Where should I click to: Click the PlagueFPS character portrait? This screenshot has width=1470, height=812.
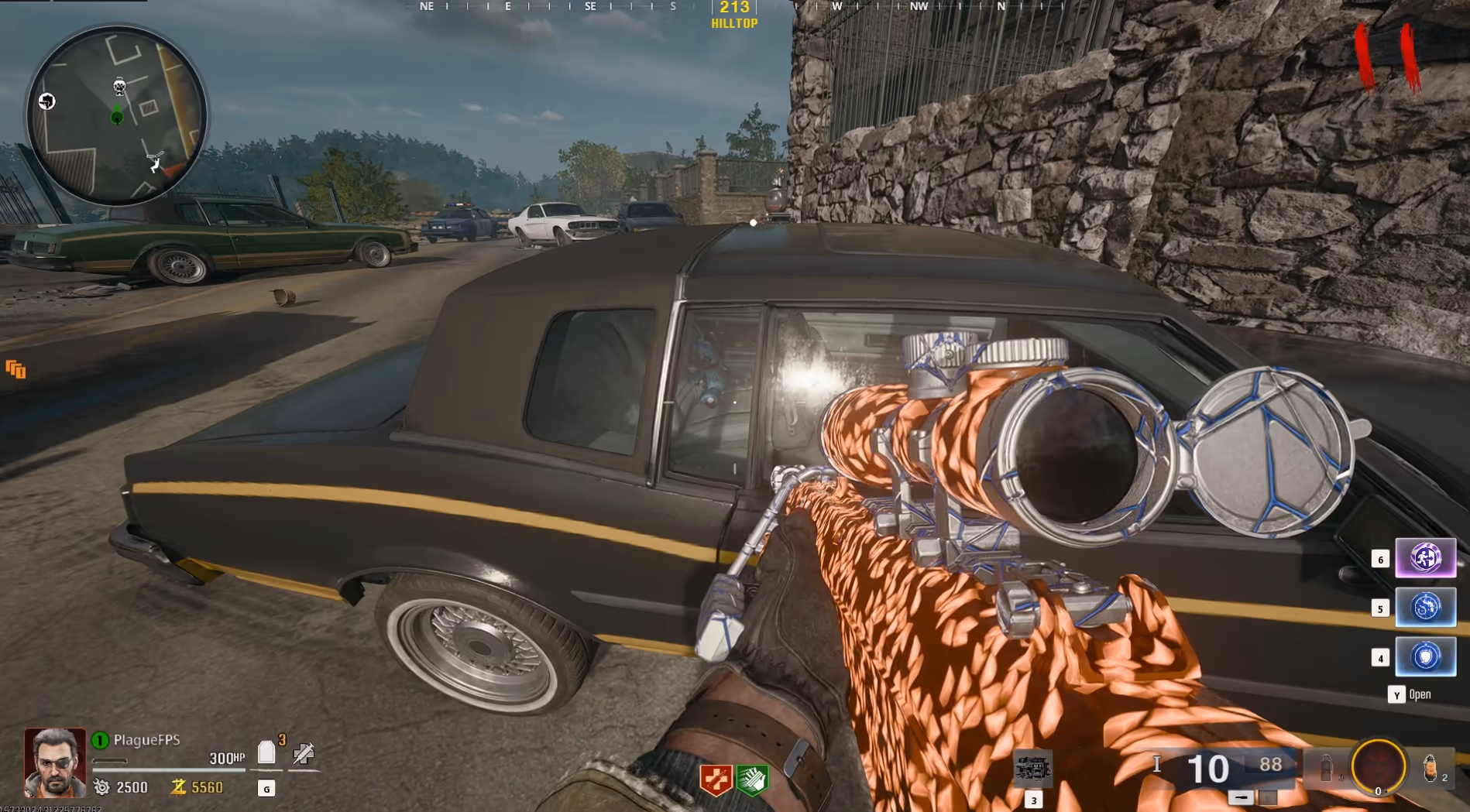click(55, 762)
